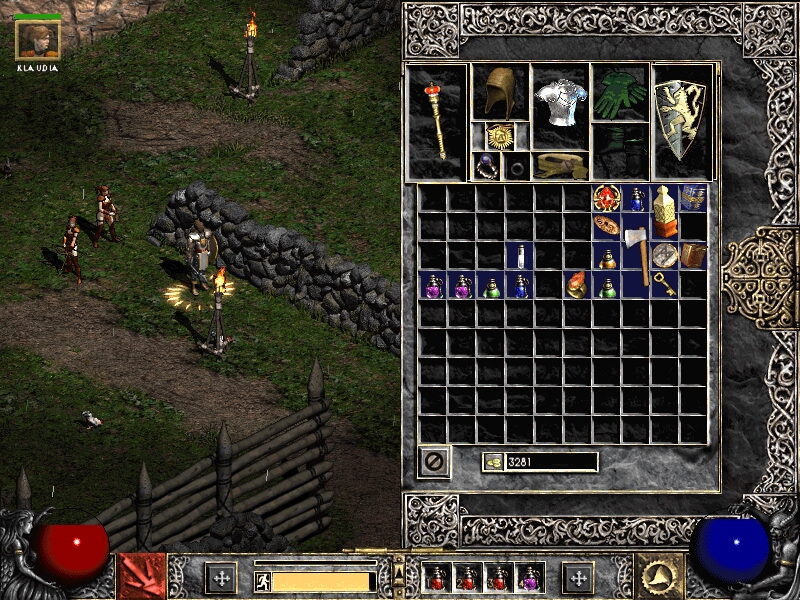Toggle the run/walk button
The height and width of the screenshot is (600, 800).
(x=262, y=579)
